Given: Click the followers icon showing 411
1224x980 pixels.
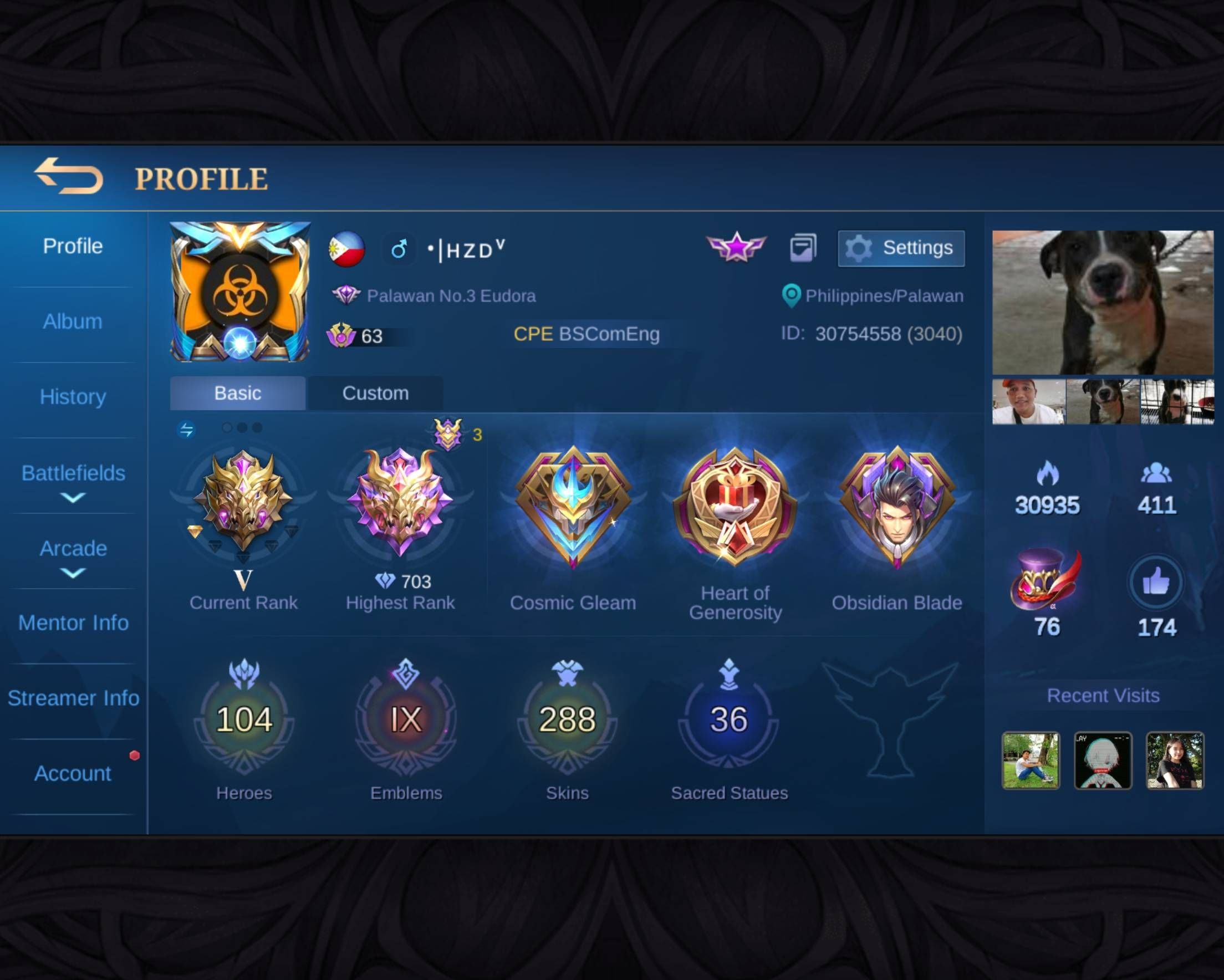Looking at the screenshot, I should click(1155, 476).
